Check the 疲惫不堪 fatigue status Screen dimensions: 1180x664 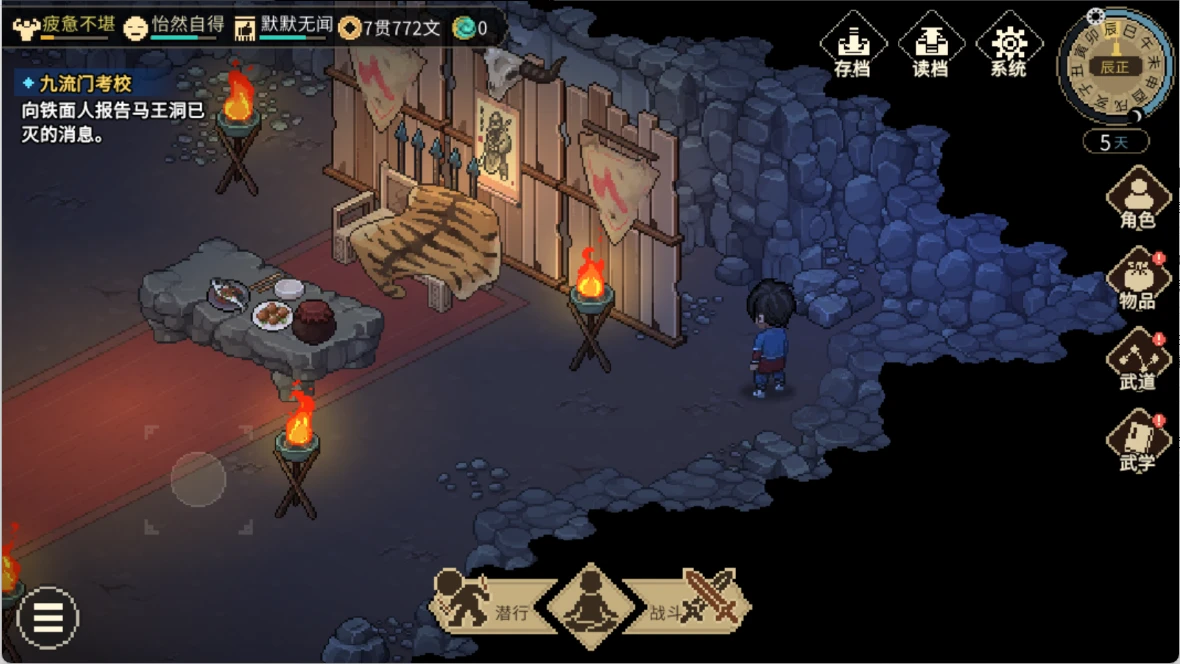tap(62, 27)
